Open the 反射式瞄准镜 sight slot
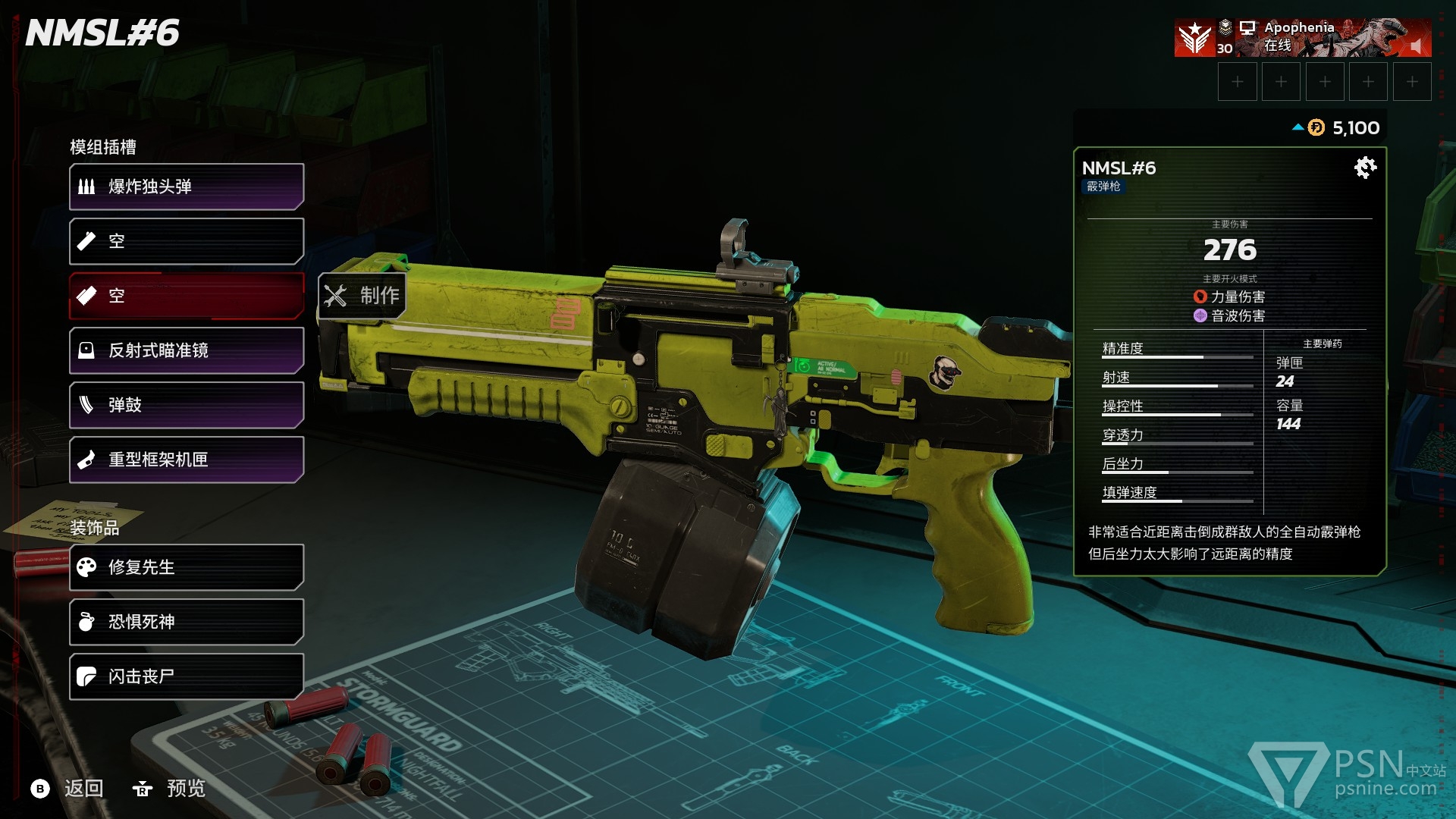1456x819 pixels. pyautogui.click(x=187, y=350)
